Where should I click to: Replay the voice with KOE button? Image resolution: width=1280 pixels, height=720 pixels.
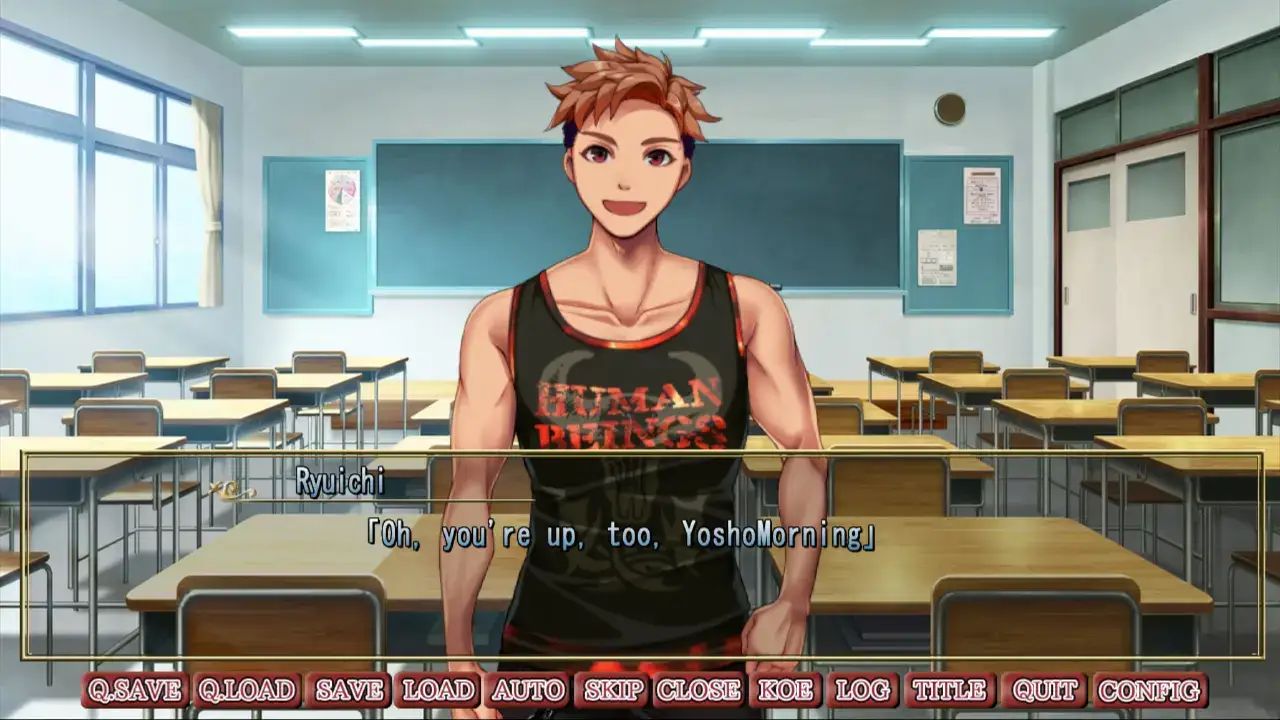(785, 690)
